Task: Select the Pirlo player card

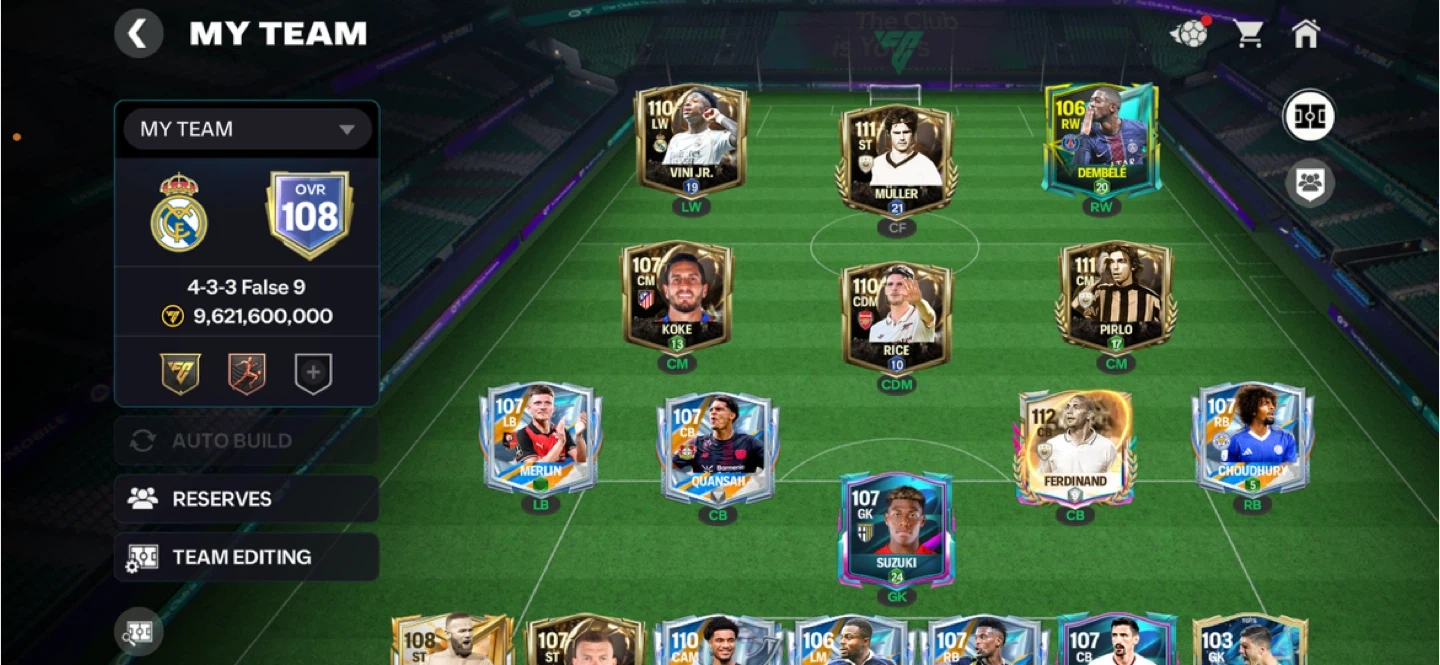Action: [1115, 296]
